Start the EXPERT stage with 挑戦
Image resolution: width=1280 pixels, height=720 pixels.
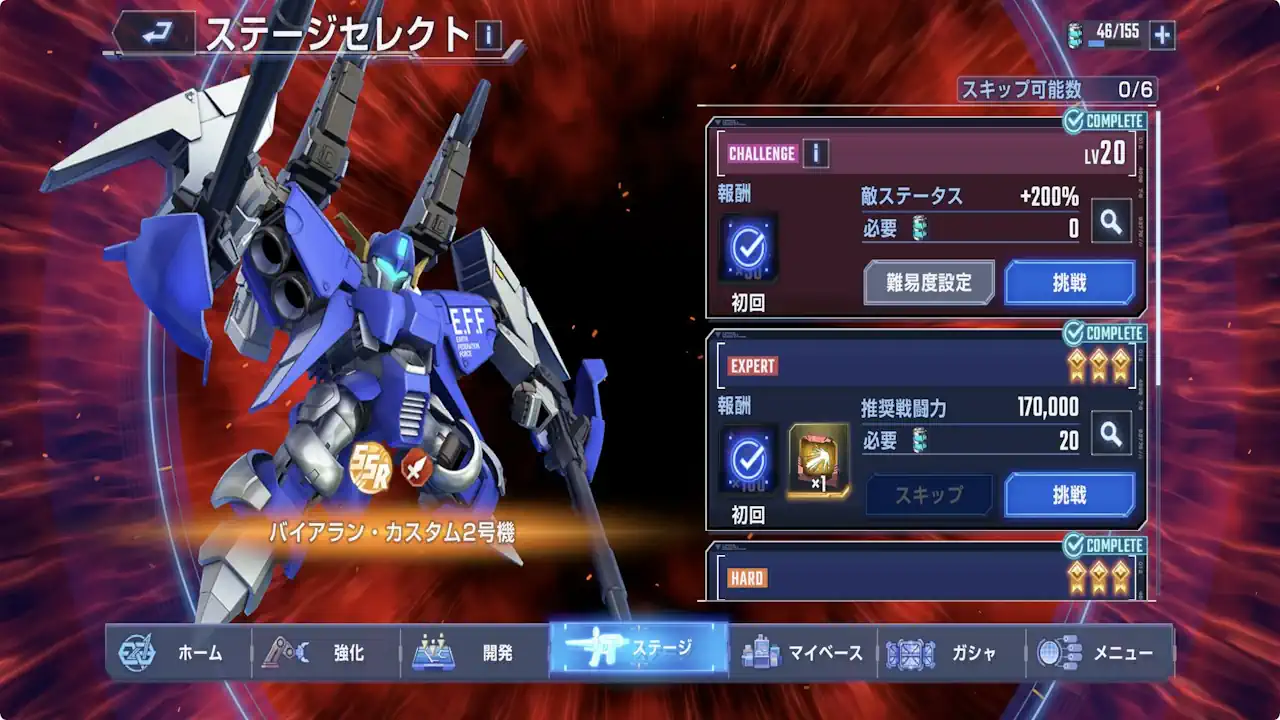point(1069,494)
